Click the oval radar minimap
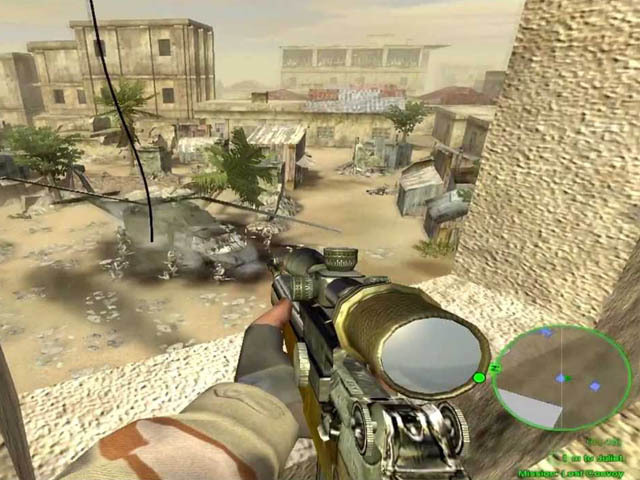Image resolution: width=640 pixels, height=480 pixels. tap(561, 377)
